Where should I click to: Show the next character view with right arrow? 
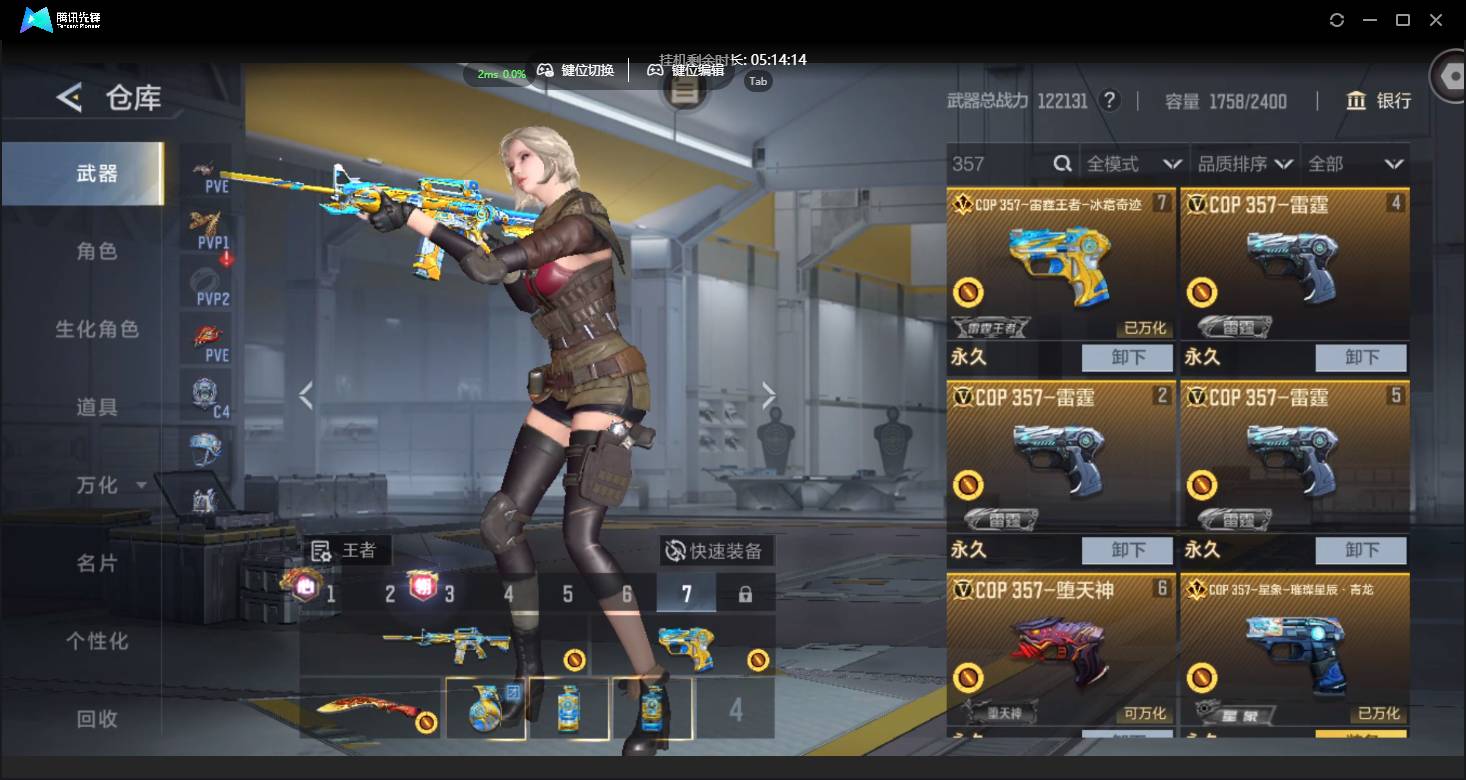(x=768, y=396)
